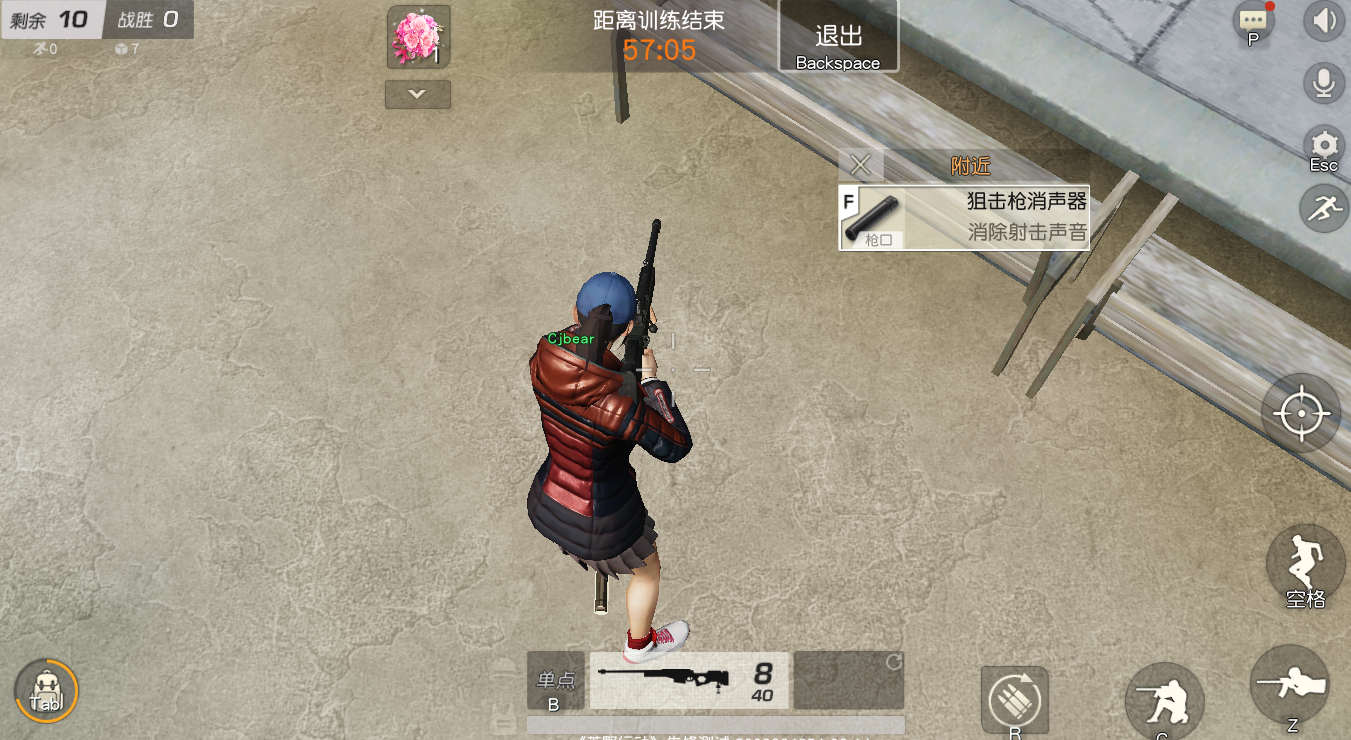Expand the chevron under the emote slot
Image resolution: width=1351 pixels, height=740 pixels.
click(417, 94)
